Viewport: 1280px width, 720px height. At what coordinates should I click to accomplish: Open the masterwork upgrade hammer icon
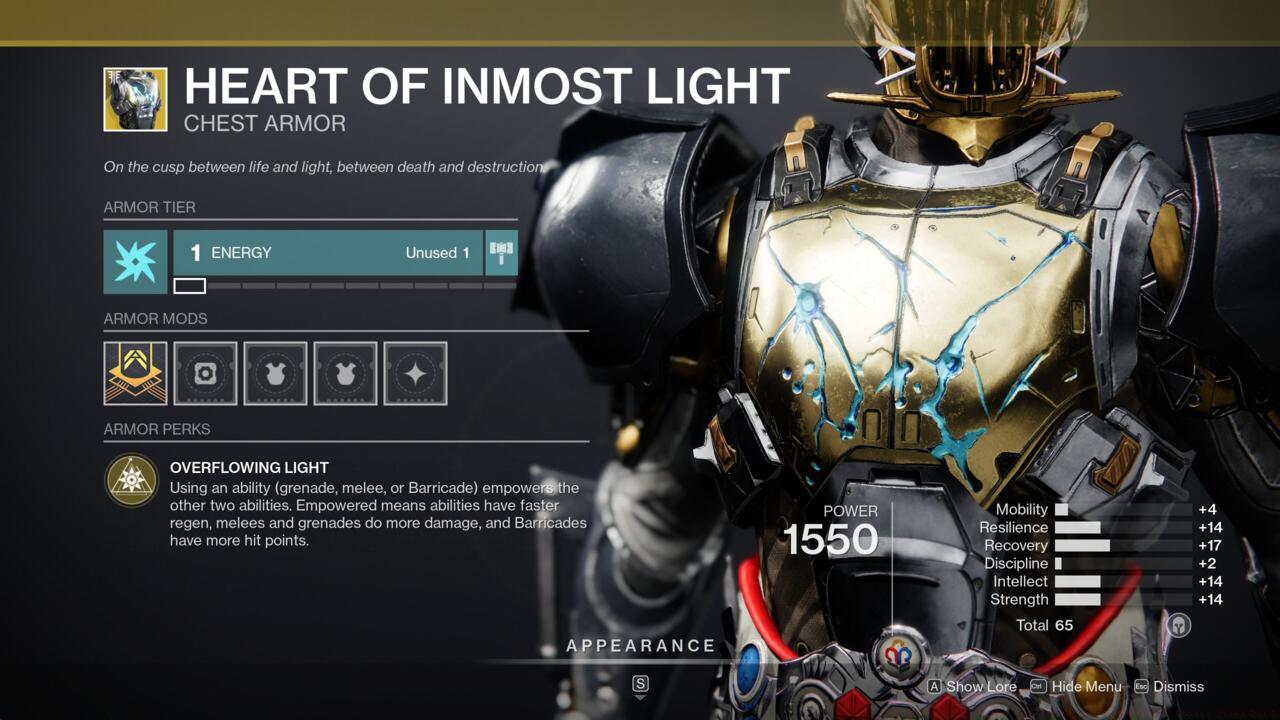[x=501, y=252]
